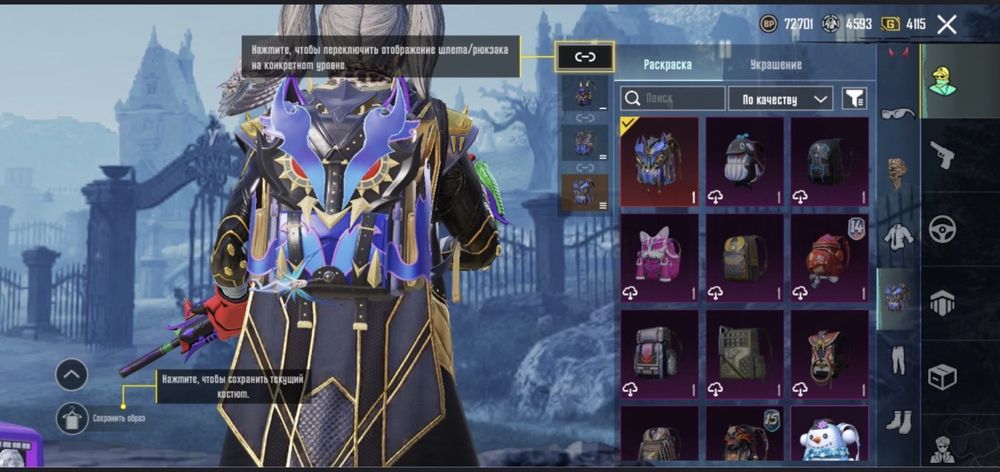
Task: Choose the snowman backpack skin
Action: [x=829, y=436]
